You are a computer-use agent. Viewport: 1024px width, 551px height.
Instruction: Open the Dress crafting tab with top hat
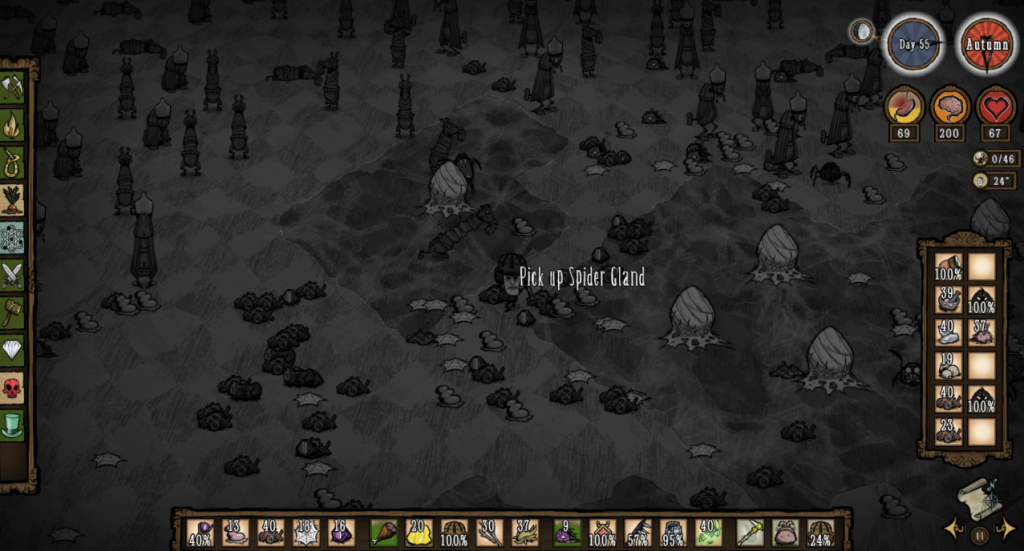[x=13, y=425]
